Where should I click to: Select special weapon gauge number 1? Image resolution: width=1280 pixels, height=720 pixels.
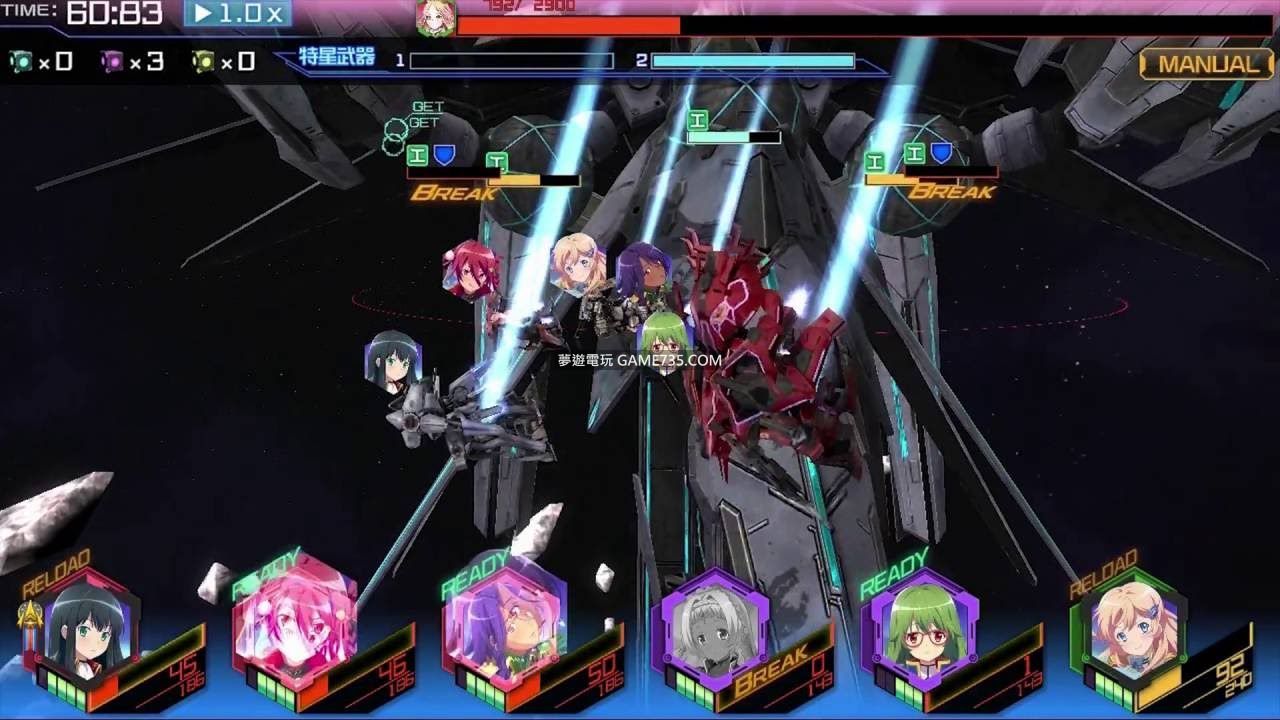(x=511, y=61)
